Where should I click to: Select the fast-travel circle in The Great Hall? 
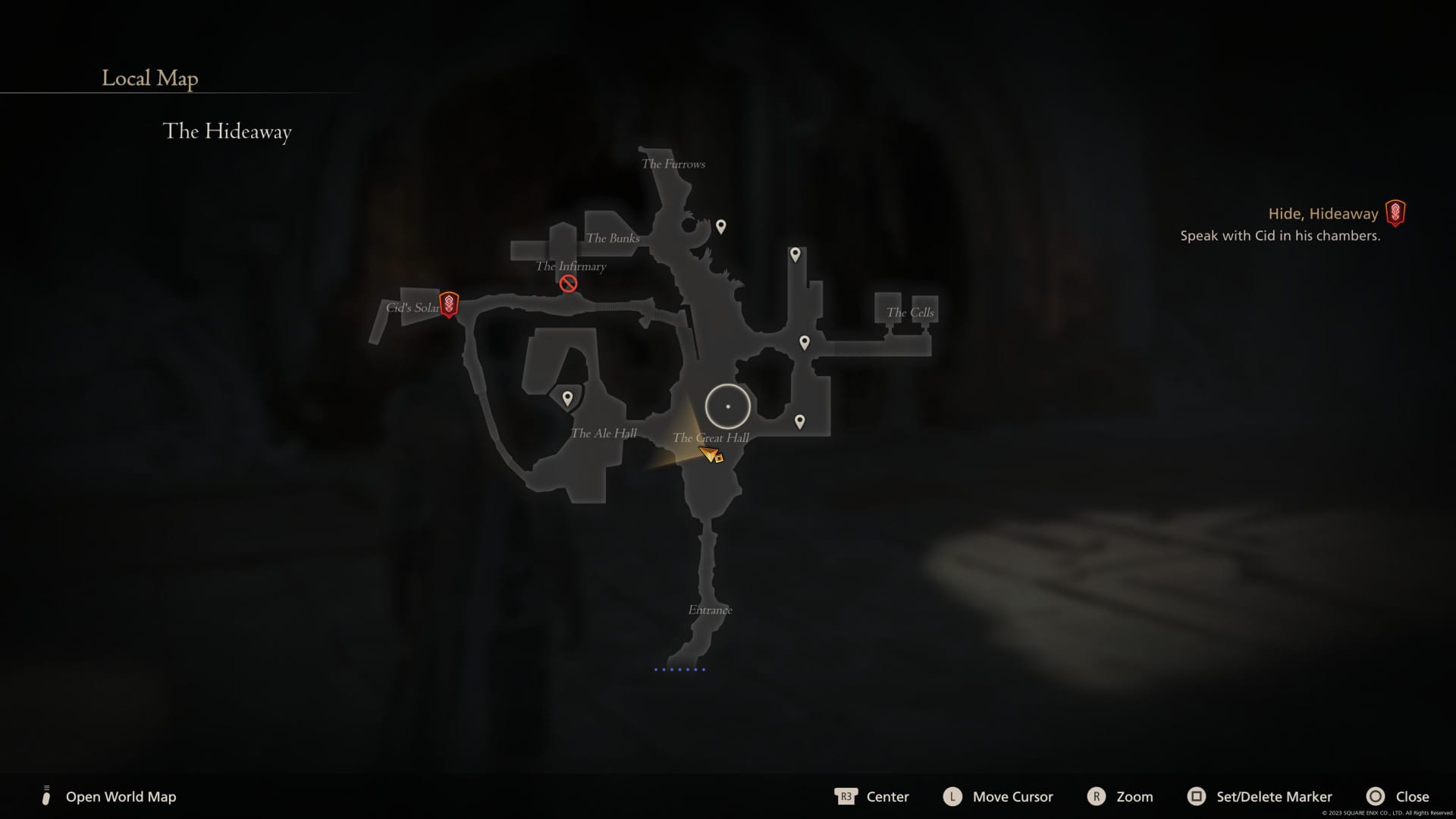[x=726, y=406]
